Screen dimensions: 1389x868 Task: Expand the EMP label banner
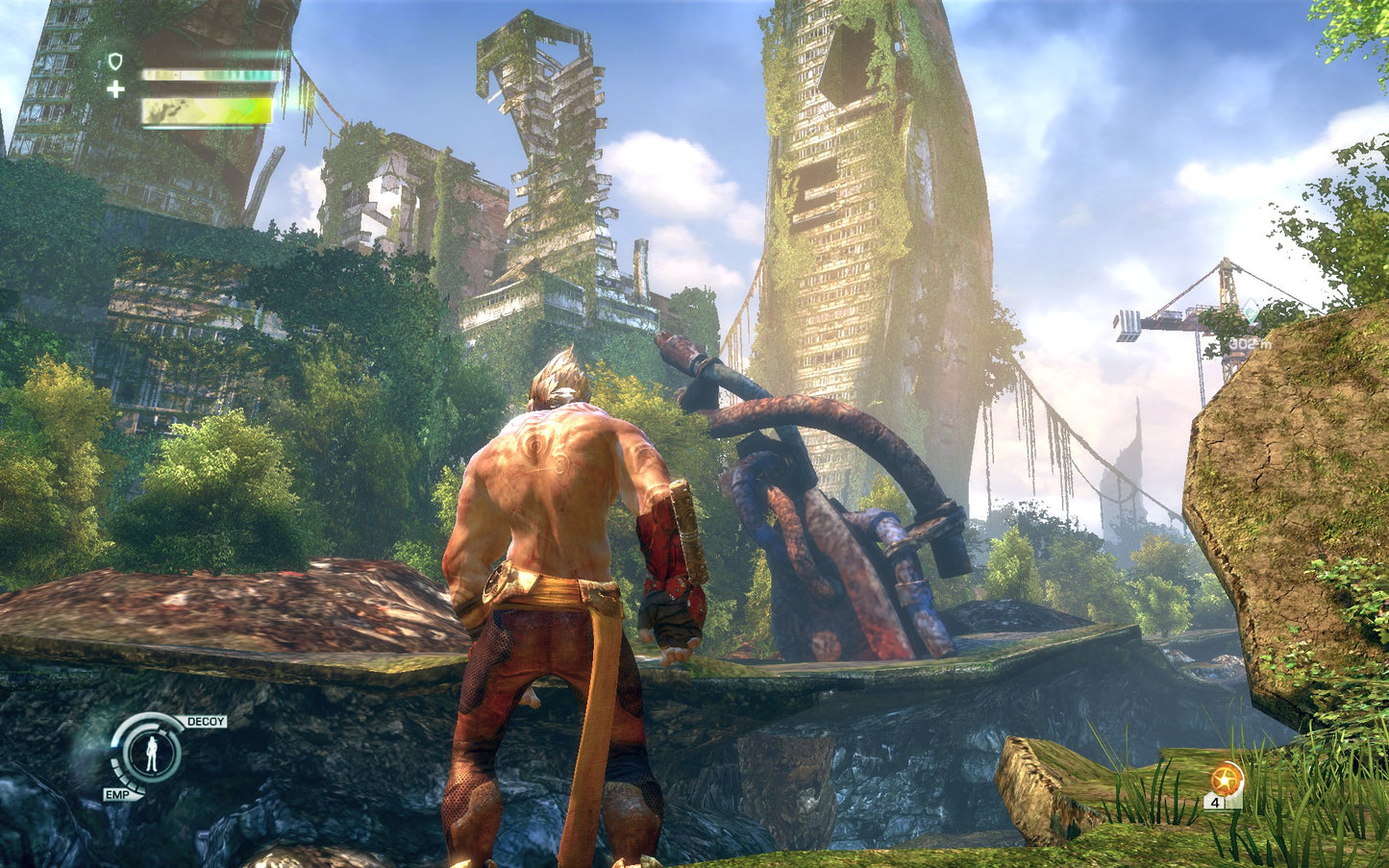[118, 794]
